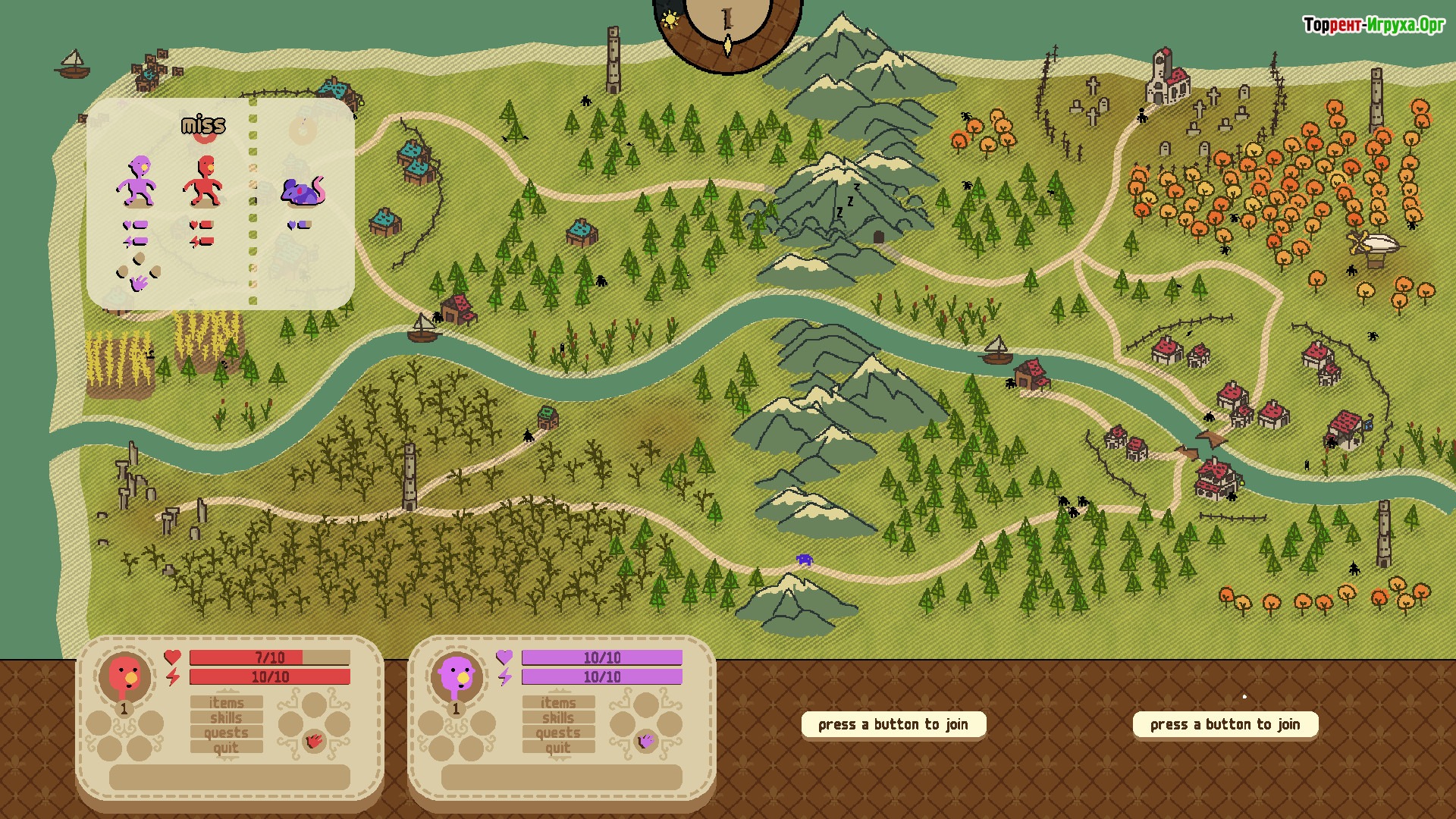Screen dimensions: 1456x819
Task: Open the Торрент-Игруха.Орг watermark link
Action: pyautogui.click(x=1373, y=25)
